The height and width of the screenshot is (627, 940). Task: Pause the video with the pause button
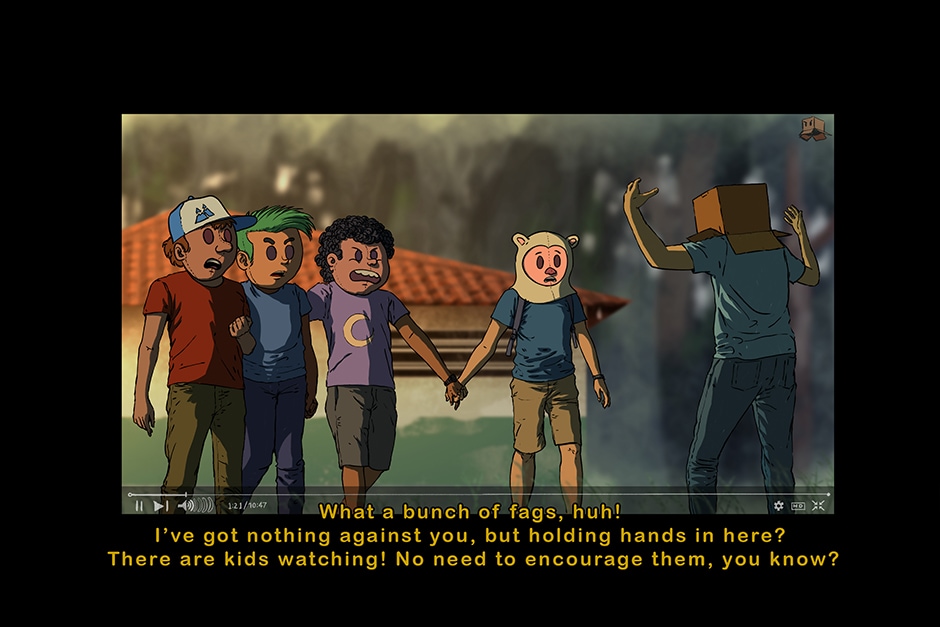pyautogui.click(x=139, y=506)
